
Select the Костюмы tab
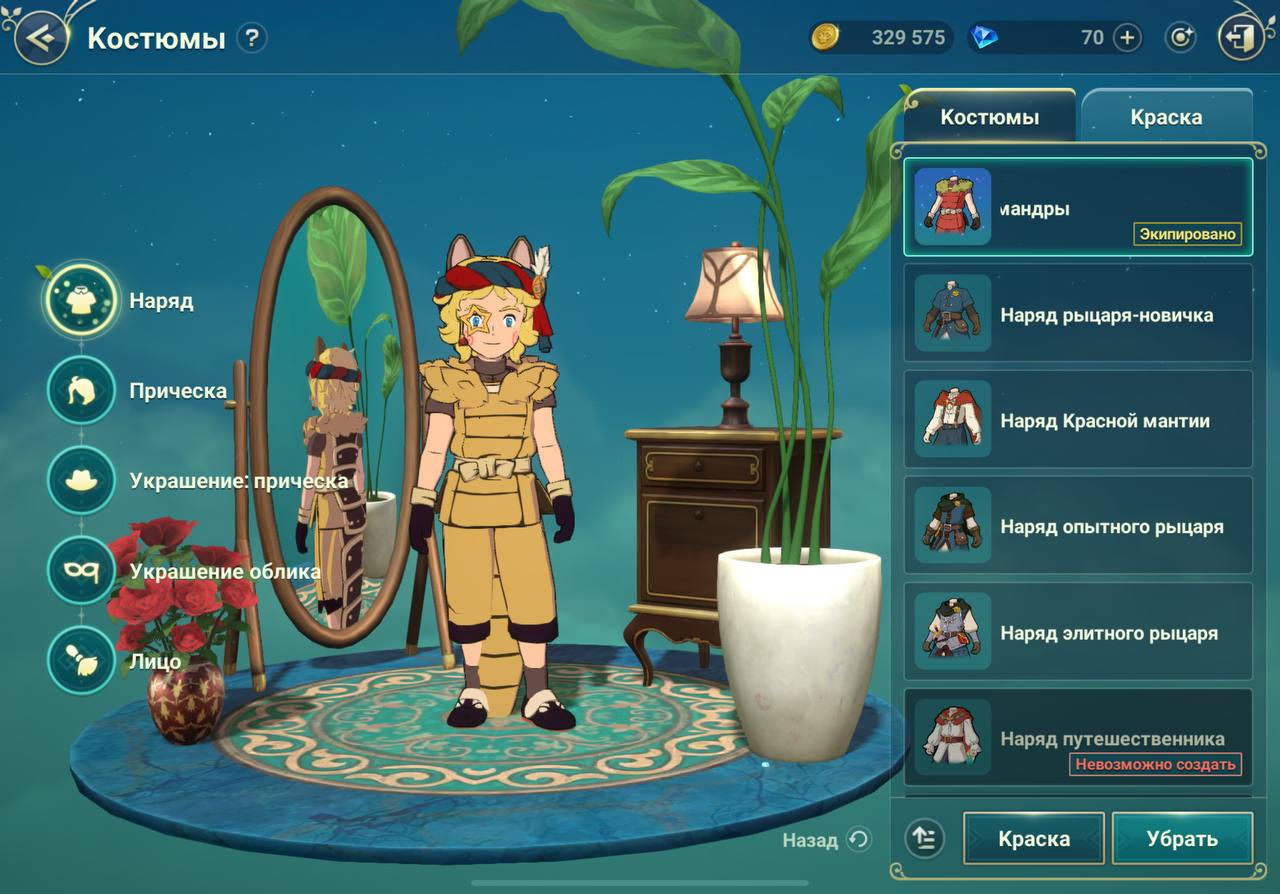pos(989,117)
